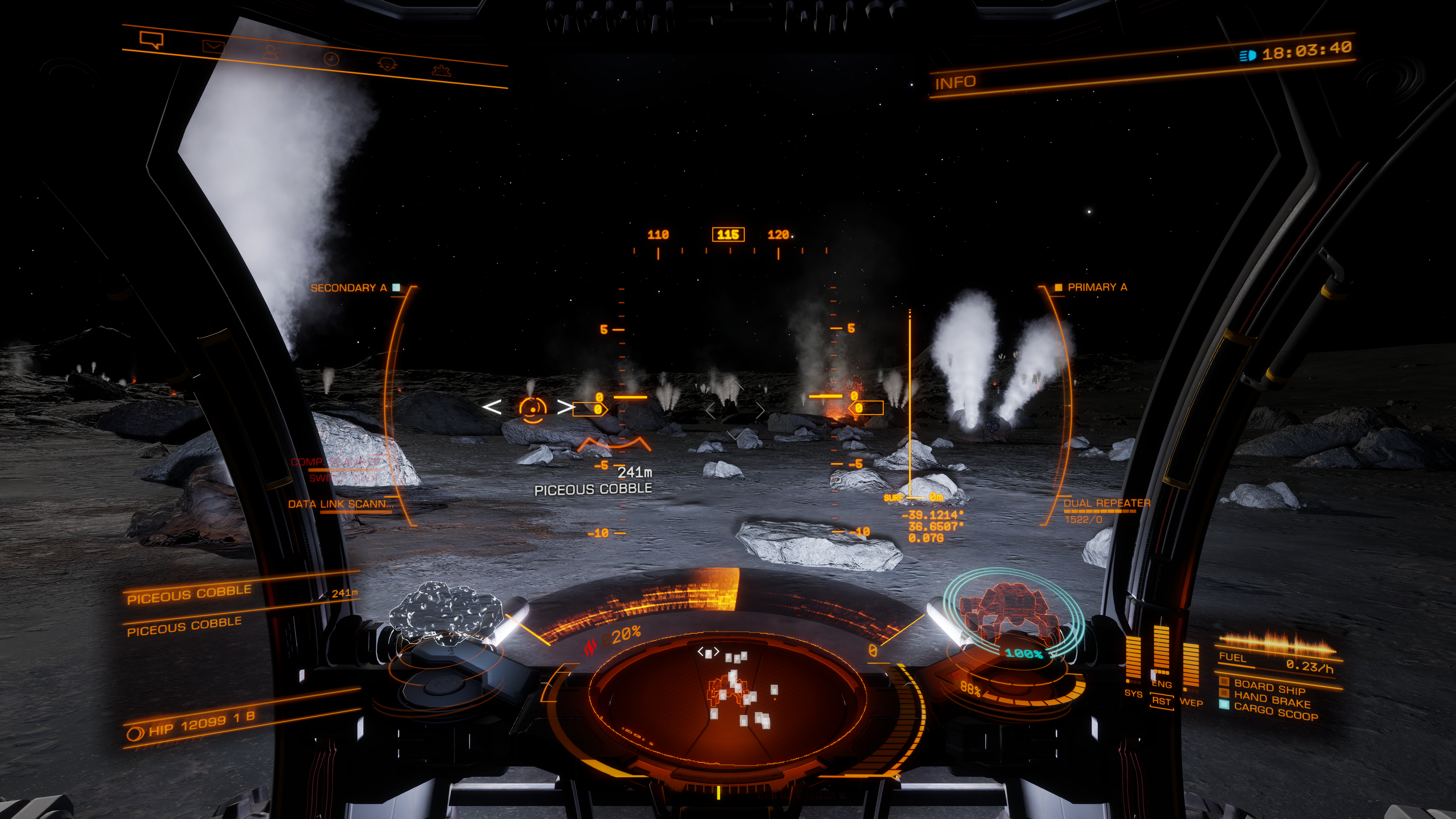1456x819 pixels.
Task: Click the PRIMARY A fire group label
Action: point(1097,287)
